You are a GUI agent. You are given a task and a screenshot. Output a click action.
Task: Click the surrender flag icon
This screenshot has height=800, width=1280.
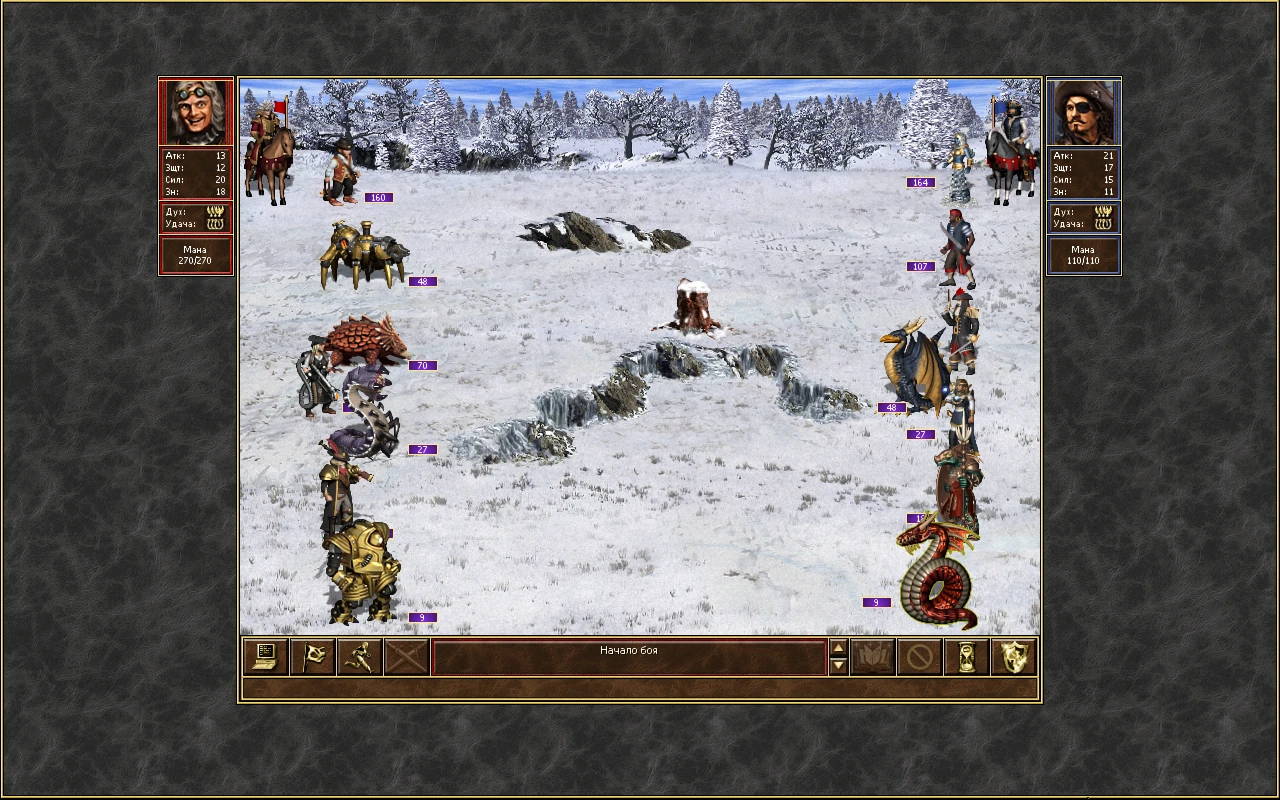(312, 657)
